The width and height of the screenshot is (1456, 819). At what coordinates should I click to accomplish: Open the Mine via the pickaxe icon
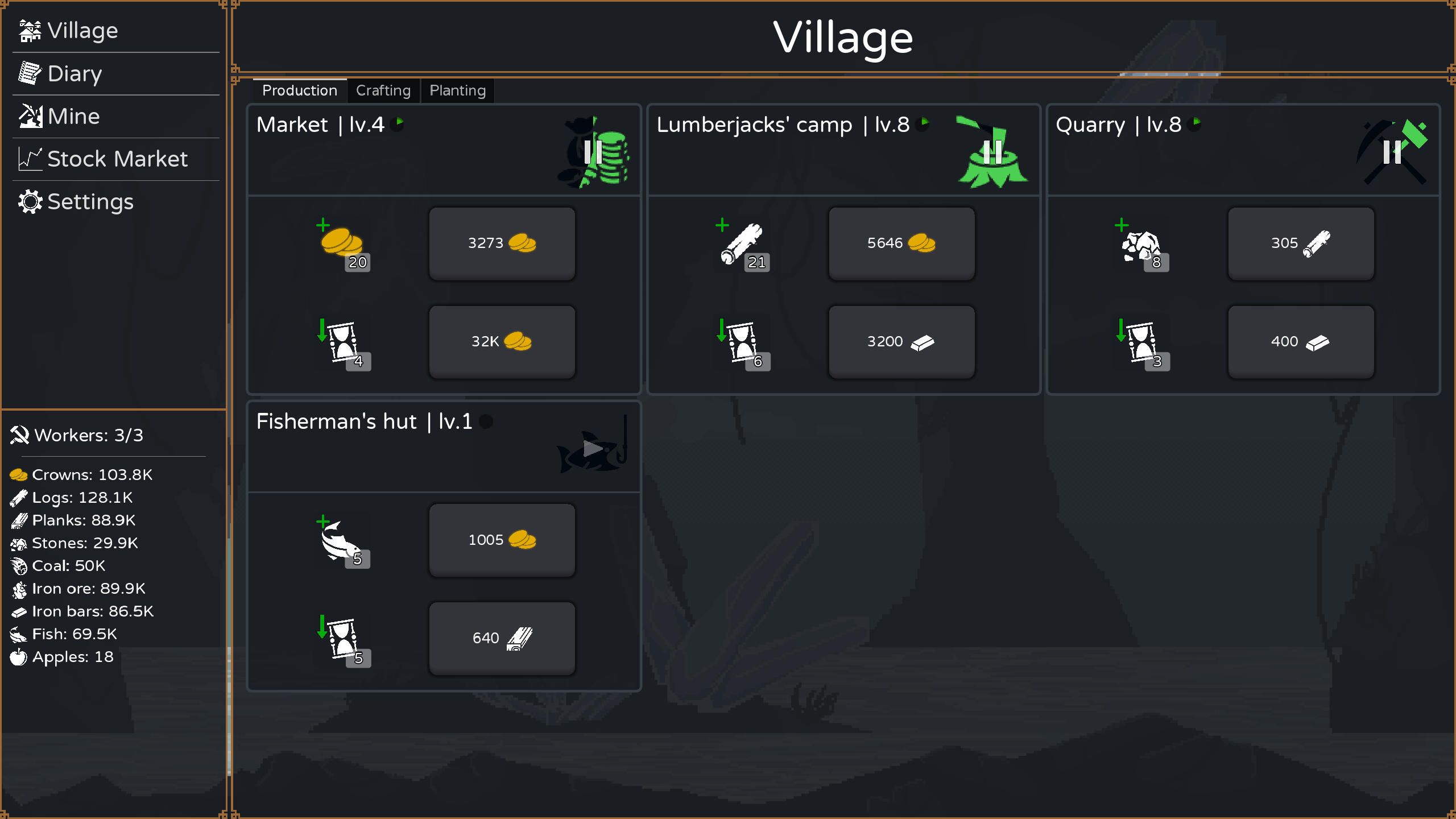(30, 115)
